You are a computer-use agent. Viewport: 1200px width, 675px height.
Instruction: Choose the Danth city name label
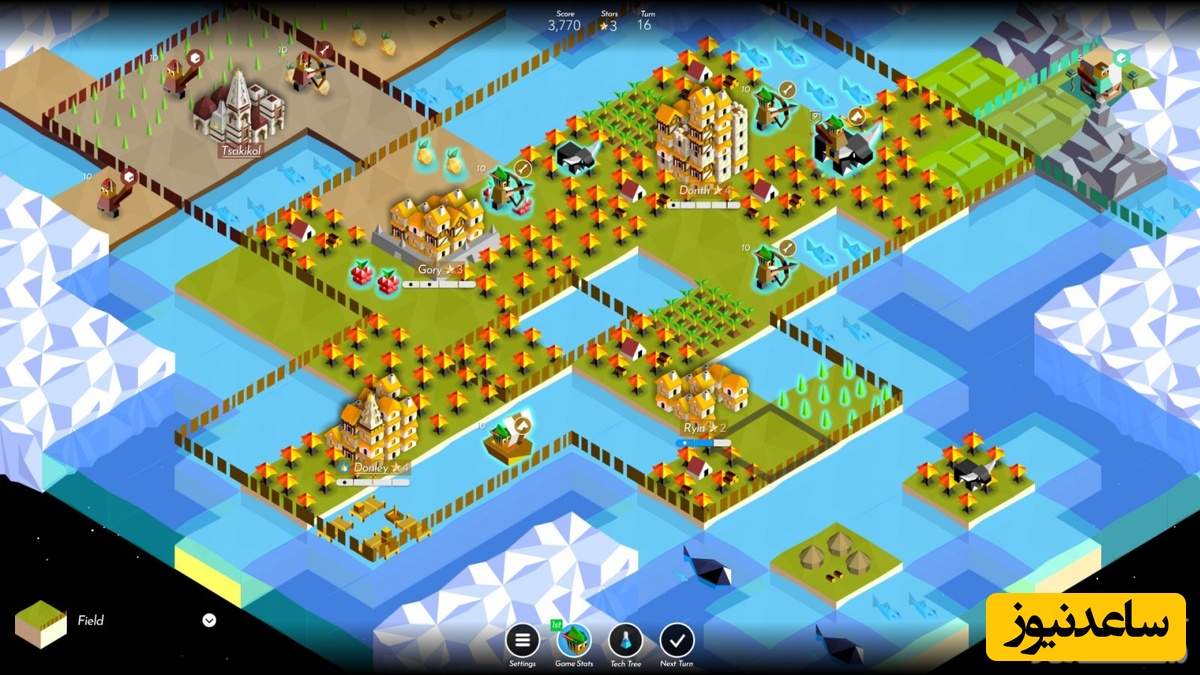pos(695,190)
